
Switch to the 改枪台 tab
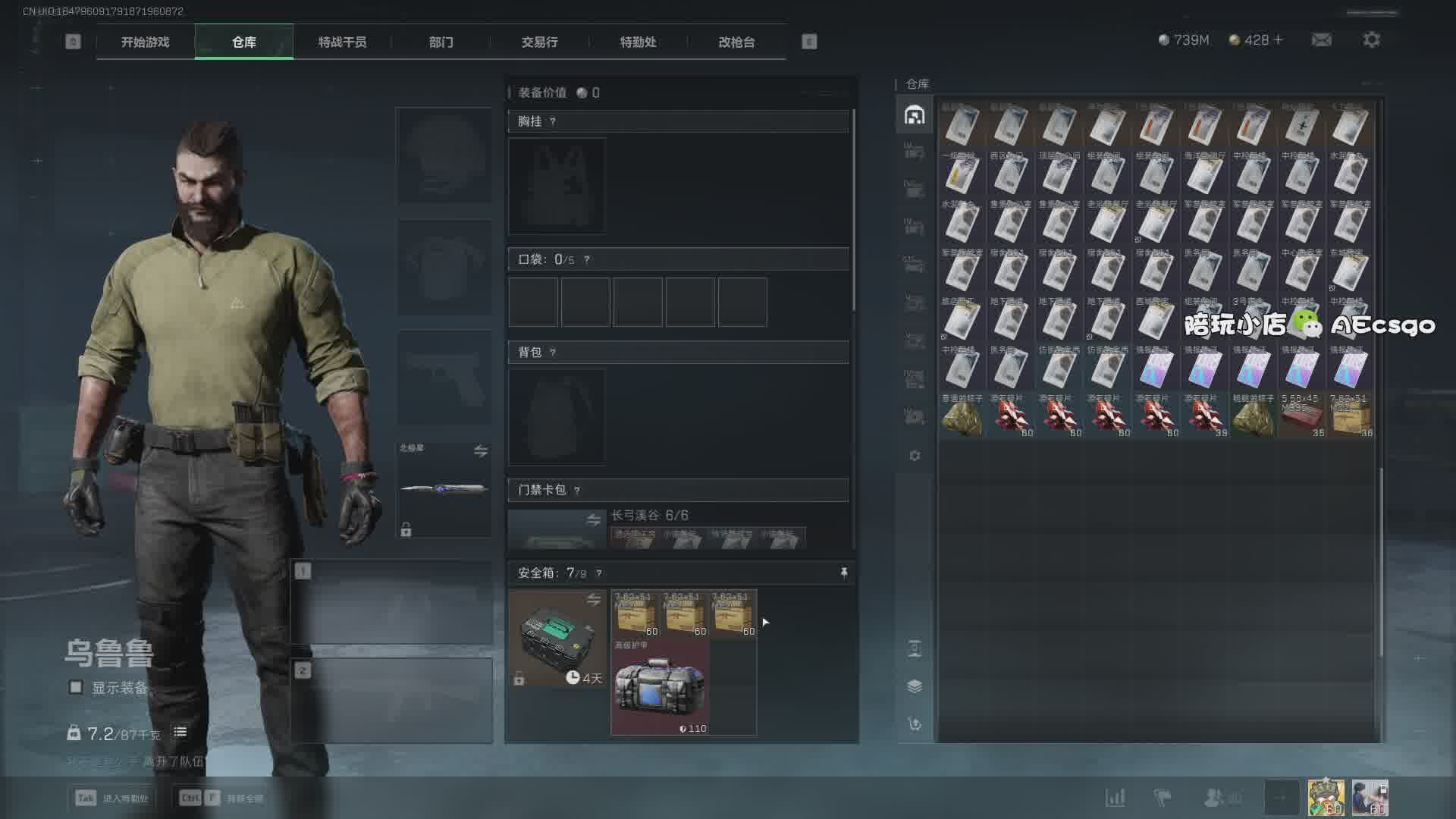(x=736, y=42)
